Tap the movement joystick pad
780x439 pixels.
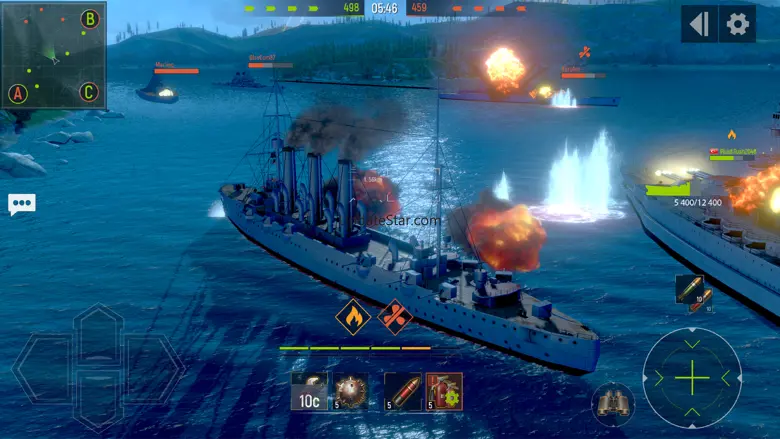coord(98,366)
